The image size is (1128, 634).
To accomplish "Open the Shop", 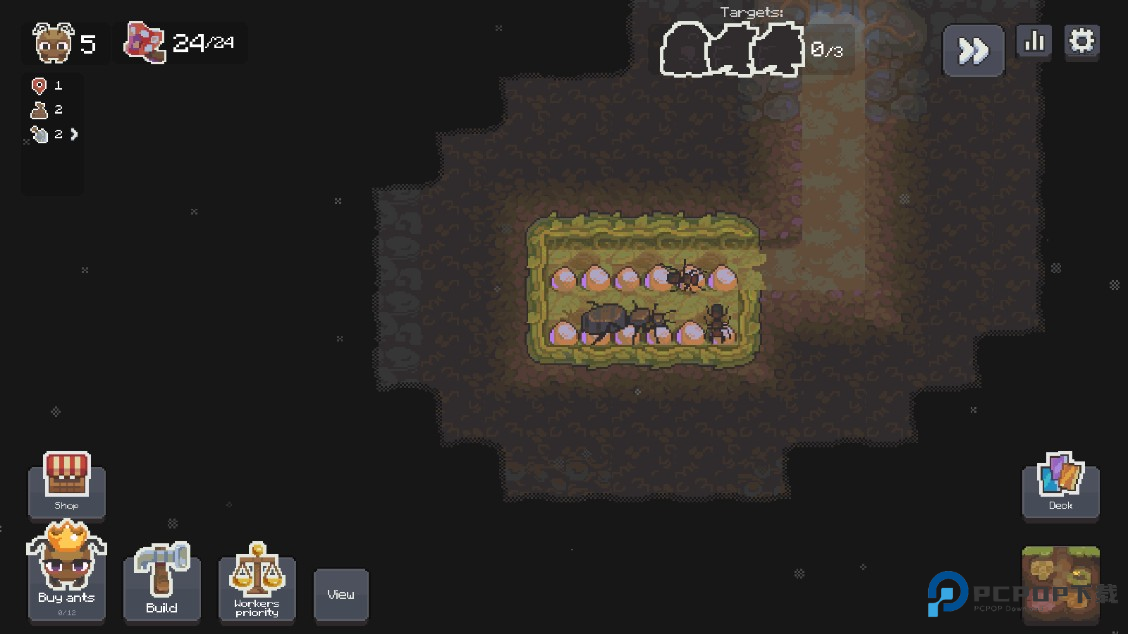I will pyautogui.click(x=67, y=483).
